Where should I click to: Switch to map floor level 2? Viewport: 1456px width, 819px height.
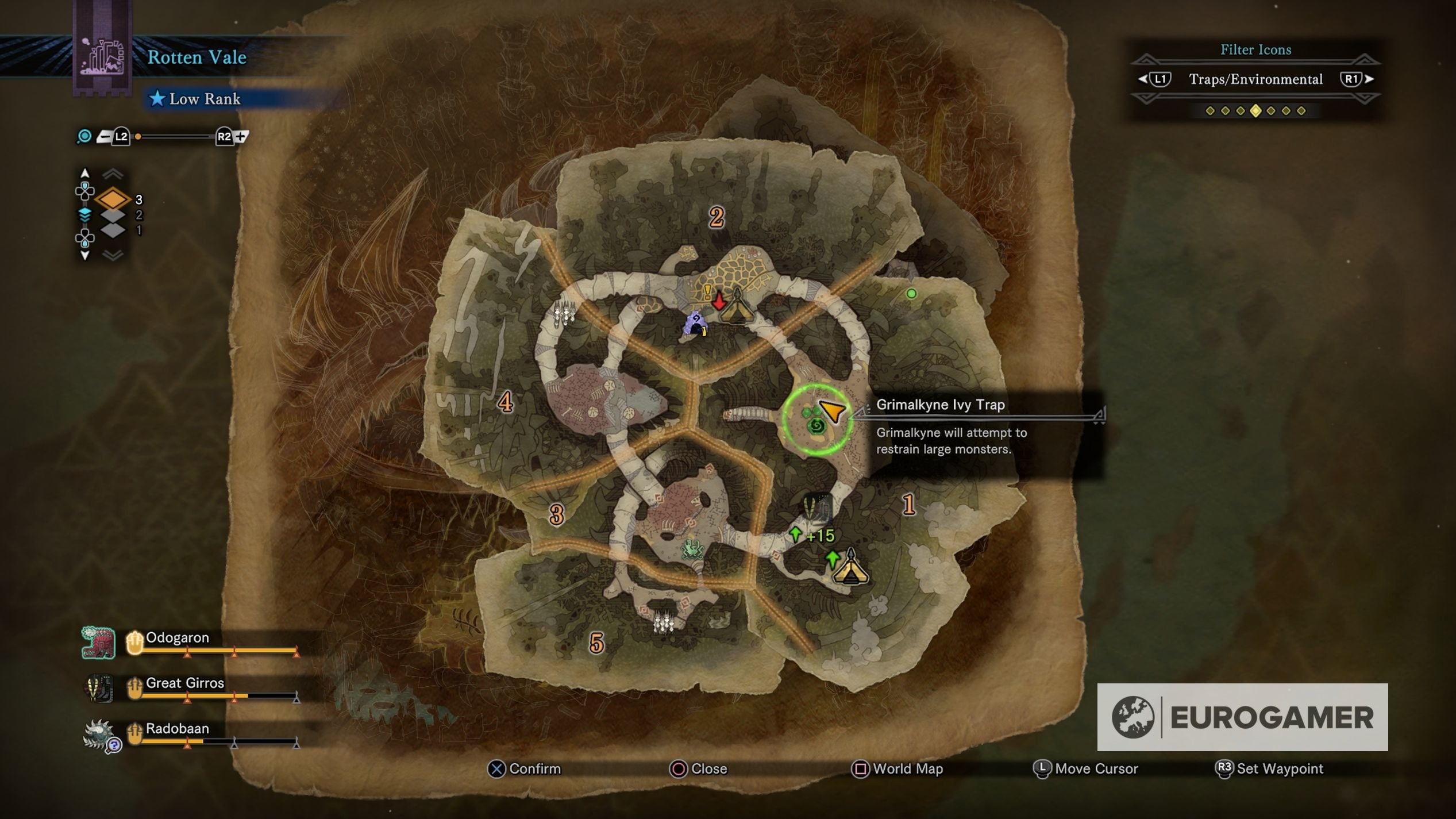[x=113, y=215]
